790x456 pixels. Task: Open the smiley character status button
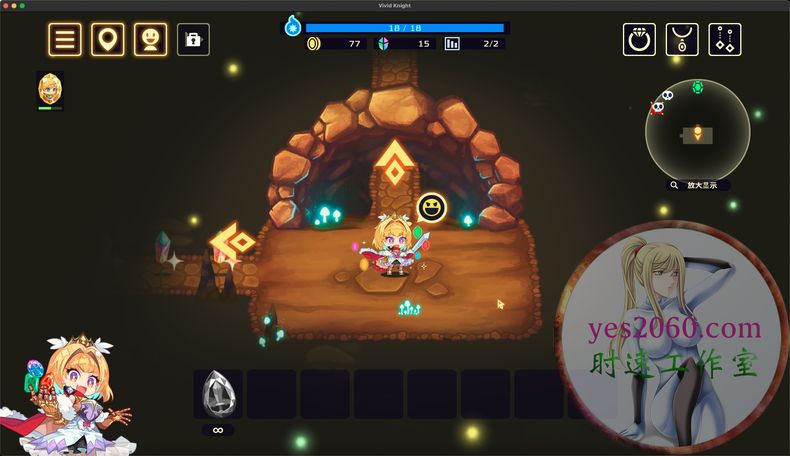point(150,40)
